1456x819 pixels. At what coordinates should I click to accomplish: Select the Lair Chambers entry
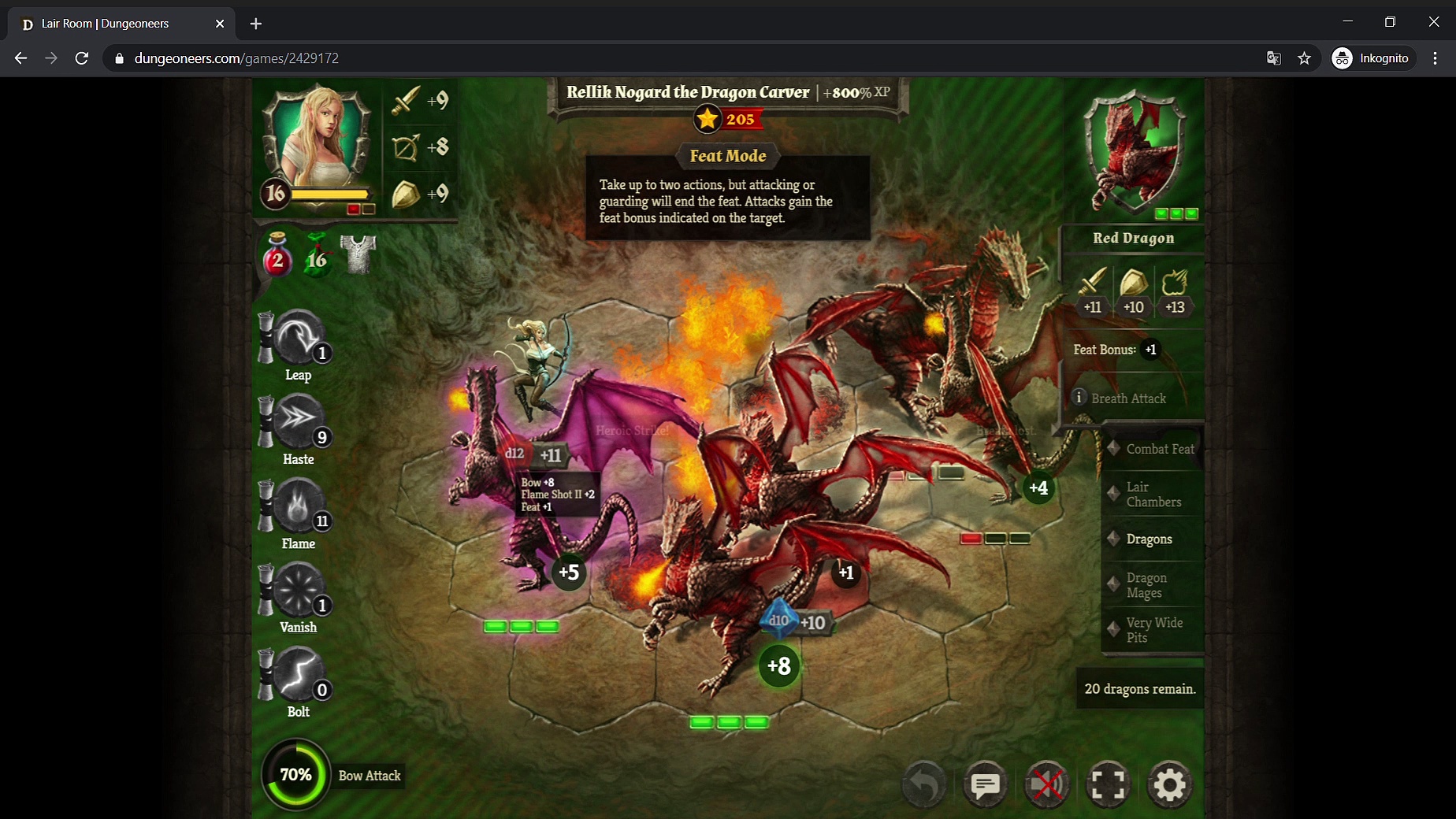[1153, 495]
